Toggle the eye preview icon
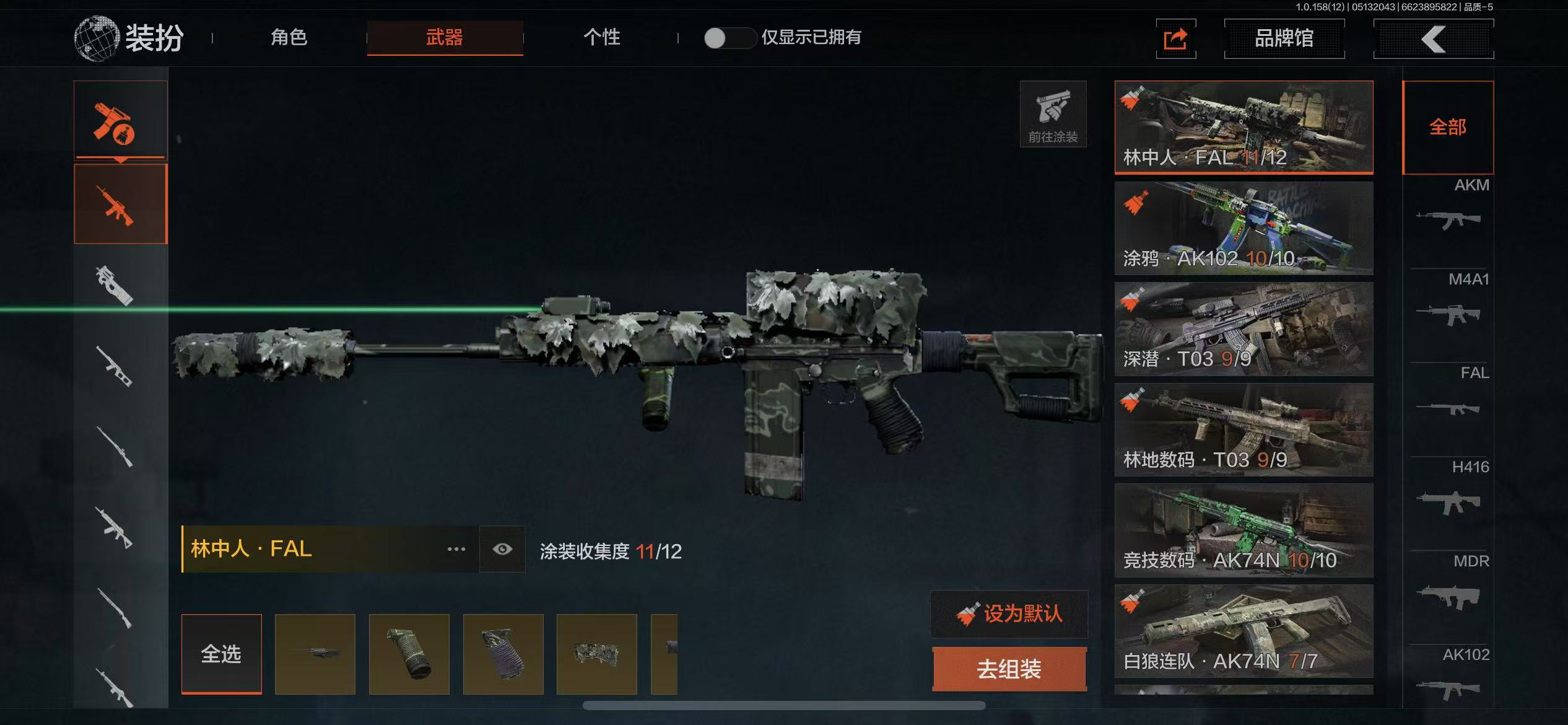 click(502, 549)
